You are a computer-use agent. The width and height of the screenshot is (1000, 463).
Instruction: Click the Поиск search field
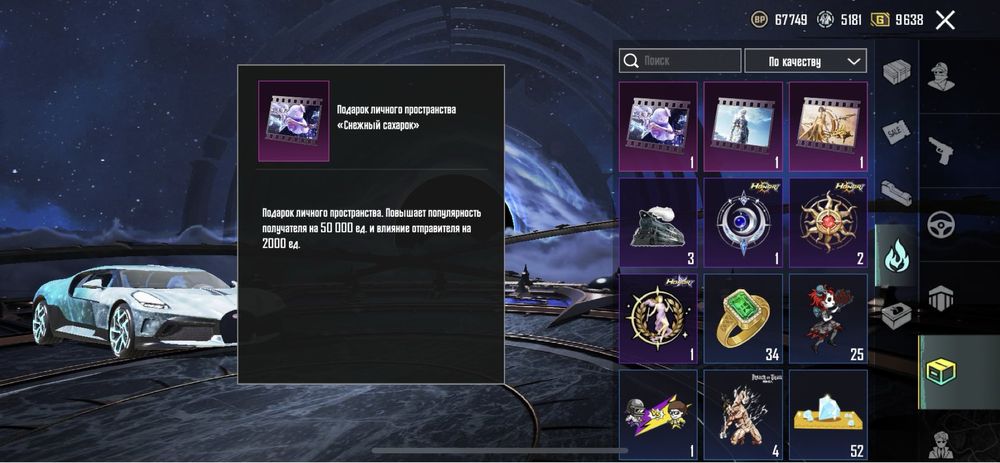(680, 61)
